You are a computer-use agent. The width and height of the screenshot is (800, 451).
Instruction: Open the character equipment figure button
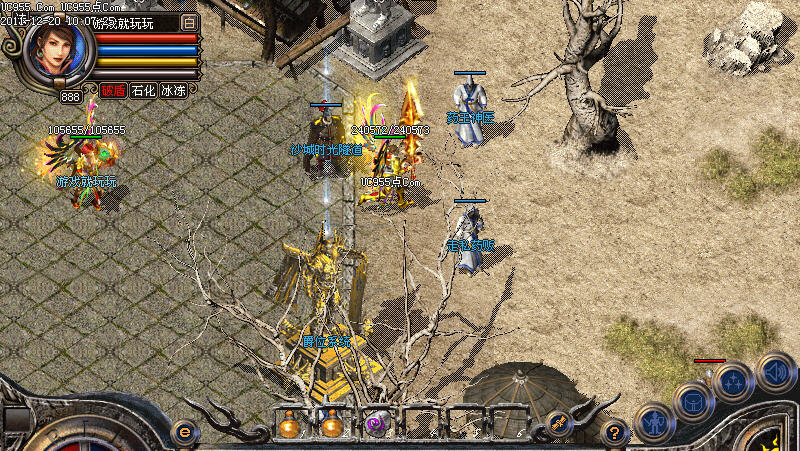[x=654, y=422]
